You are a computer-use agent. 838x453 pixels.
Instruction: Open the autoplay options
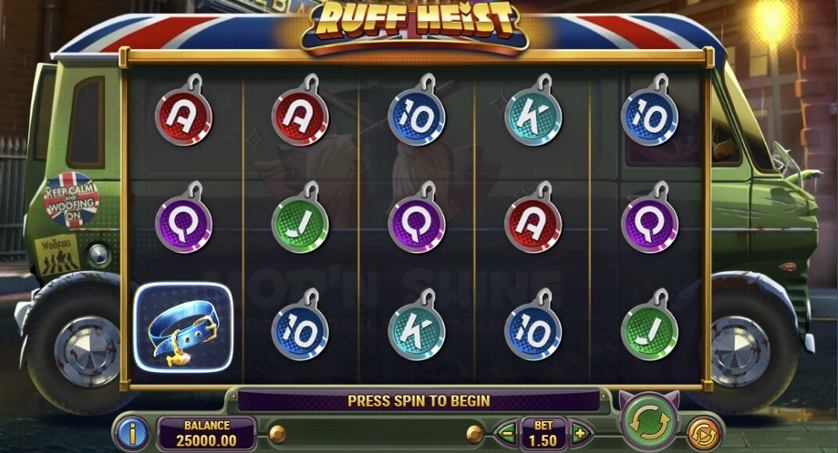pyautogui.click(x=703, y=432)
